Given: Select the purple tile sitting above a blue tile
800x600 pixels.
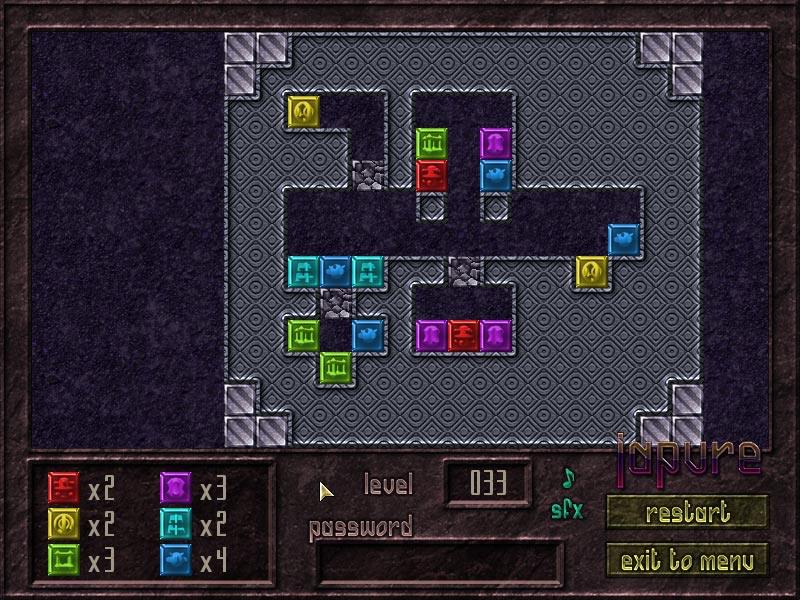Looking at the screenshot, I should point(496,143).
